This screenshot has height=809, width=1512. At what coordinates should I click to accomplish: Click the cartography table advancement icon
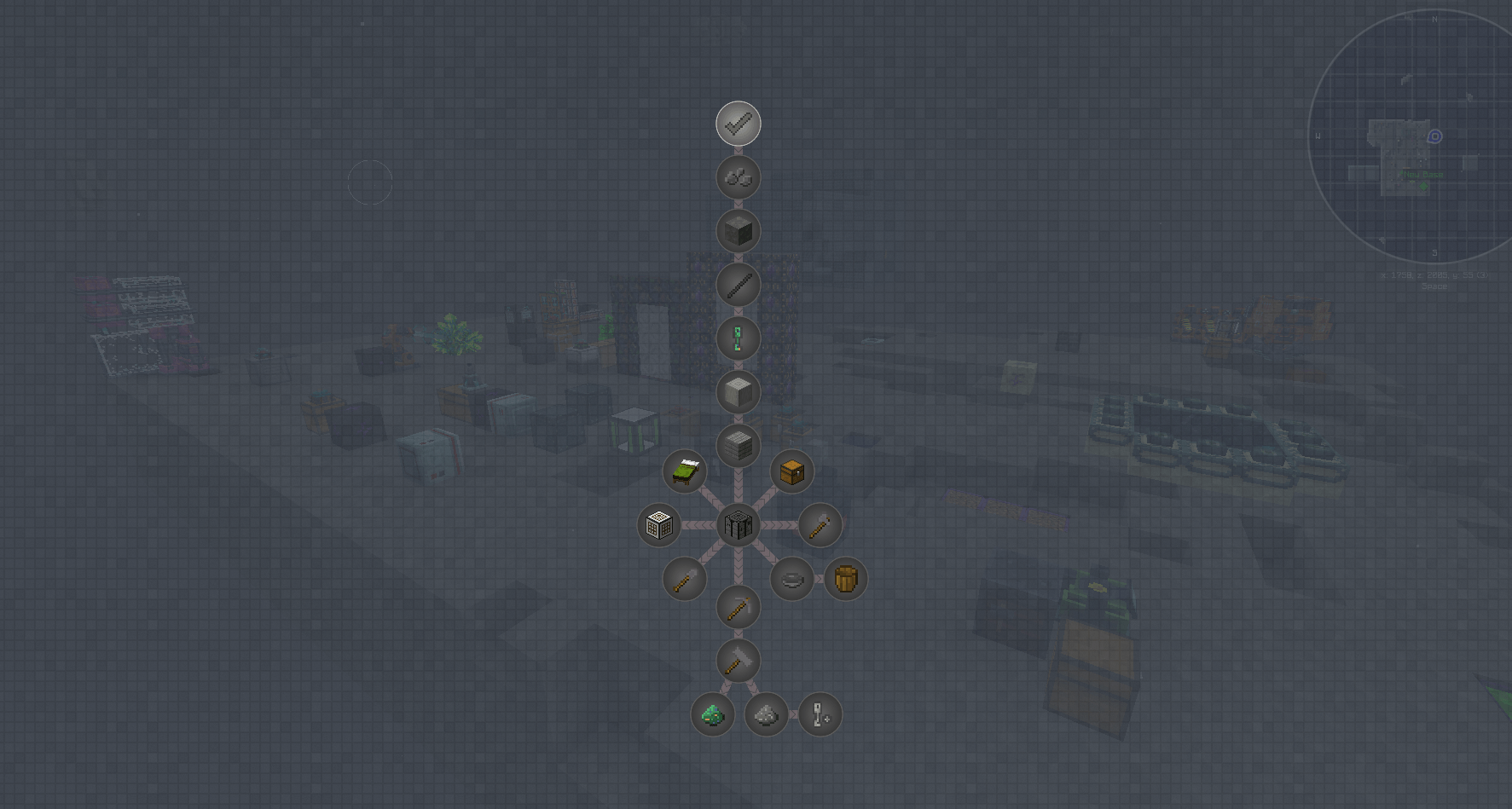[659, 525]
